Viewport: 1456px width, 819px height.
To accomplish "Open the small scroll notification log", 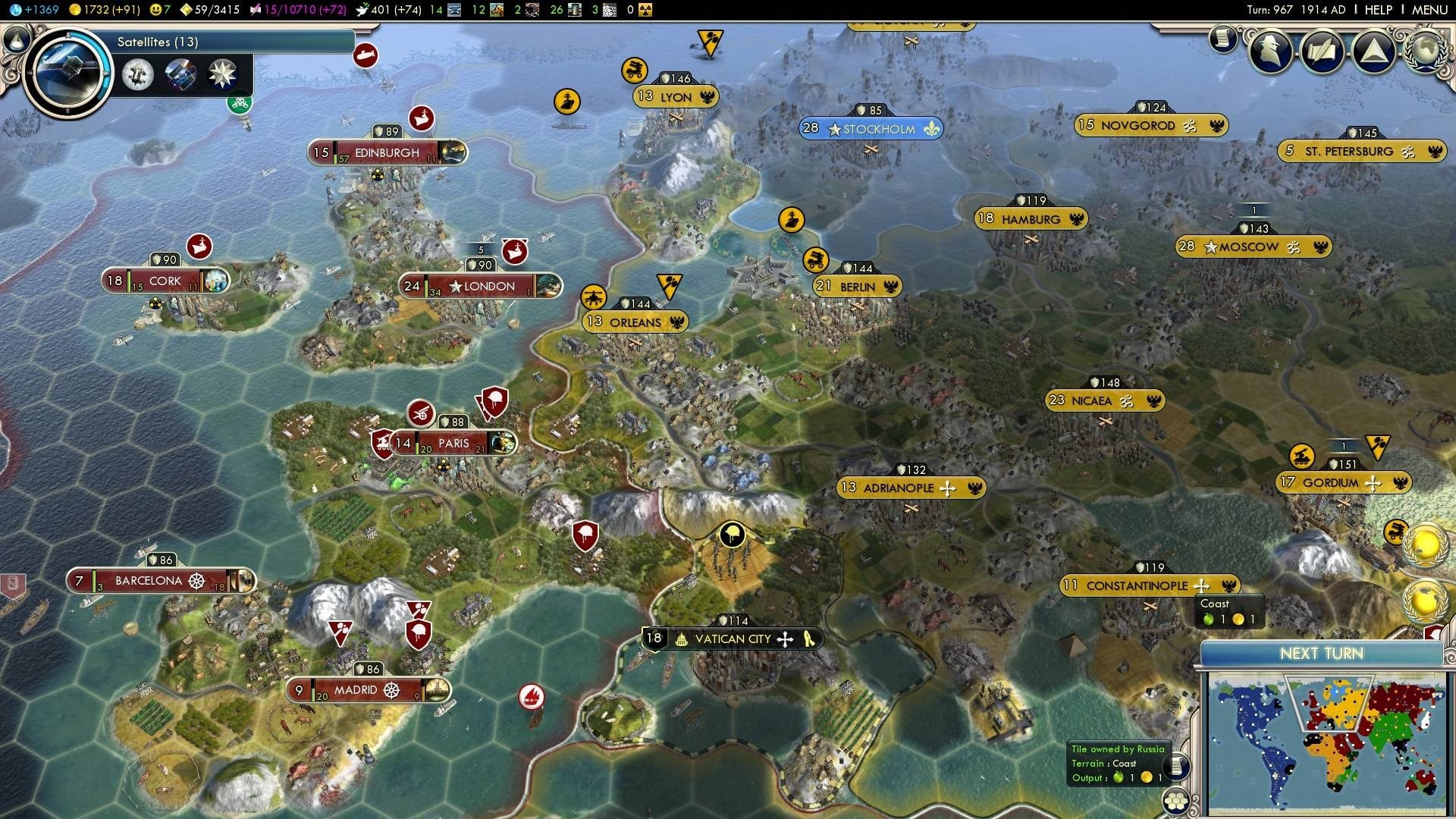I will coord(1222,39).
